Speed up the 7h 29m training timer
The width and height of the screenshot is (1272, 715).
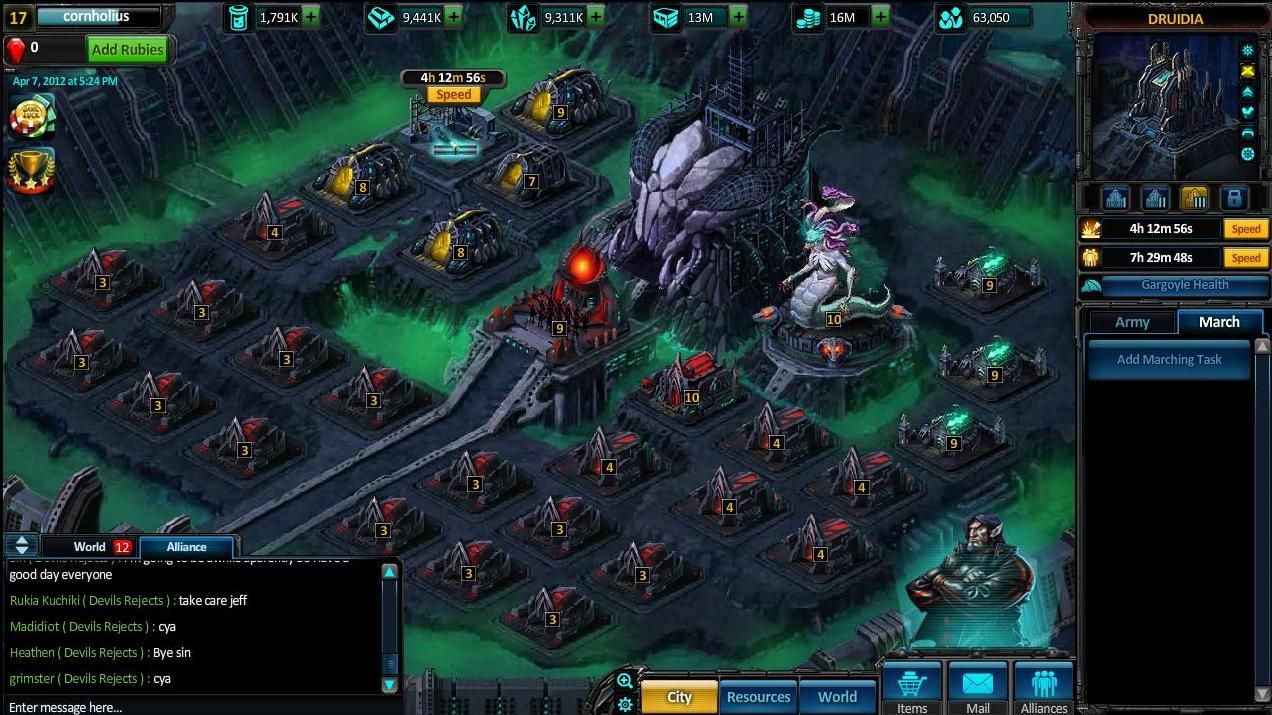[1245, 258]
